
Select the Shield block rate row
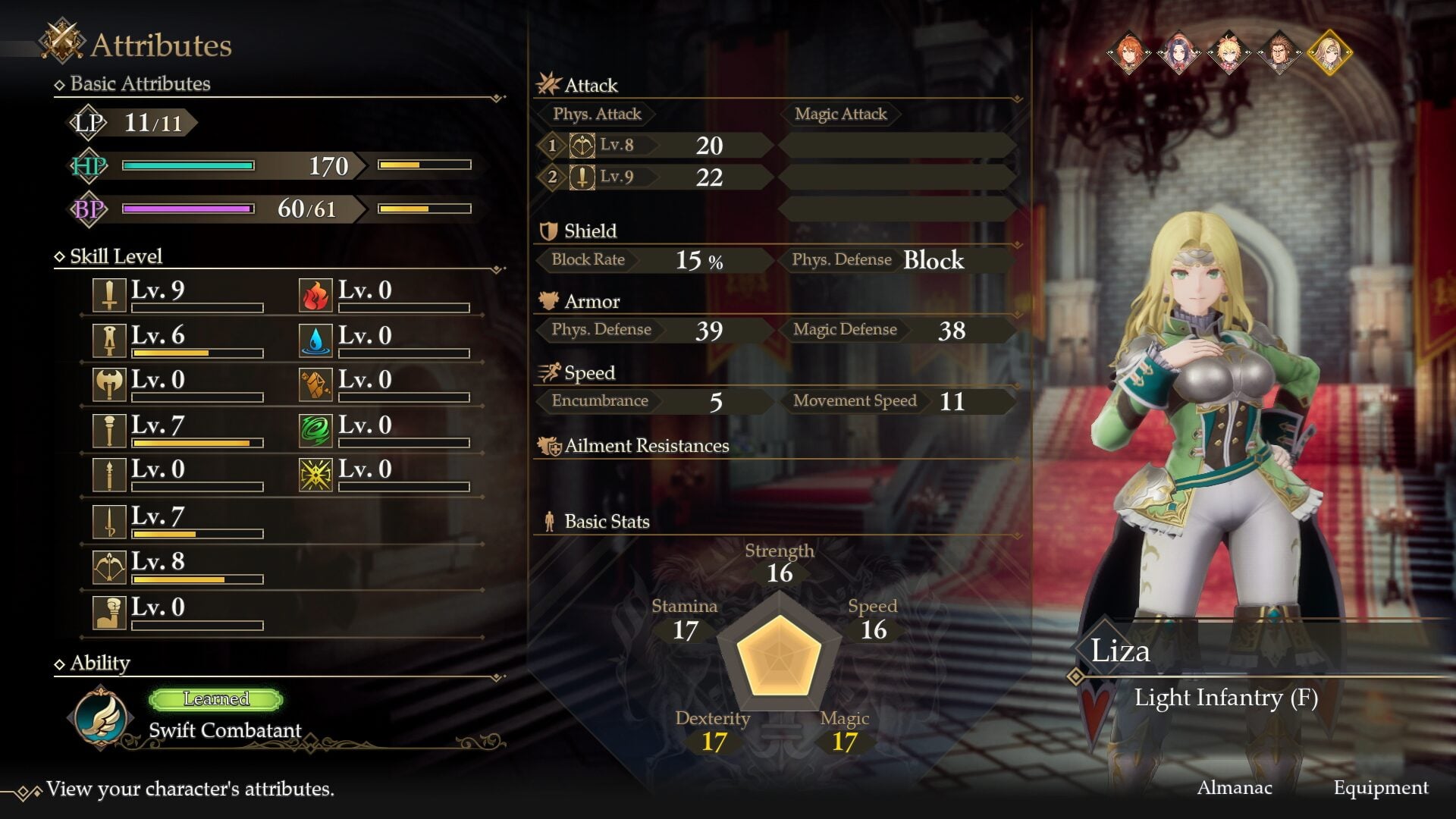click(x=652, y=260)
